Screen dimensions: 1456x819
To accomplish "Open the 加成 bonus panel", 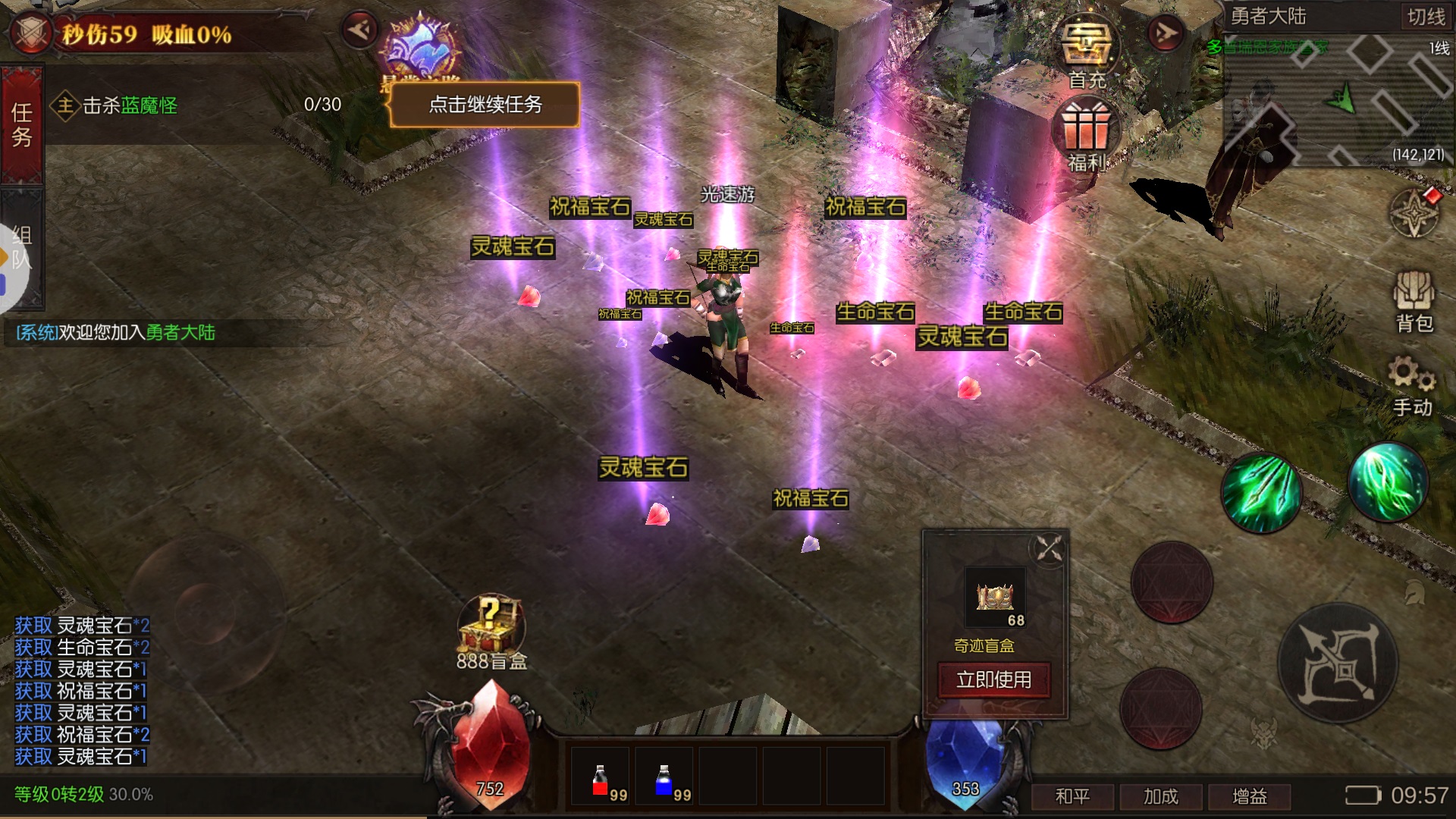I will click(x=1160, y=796).
